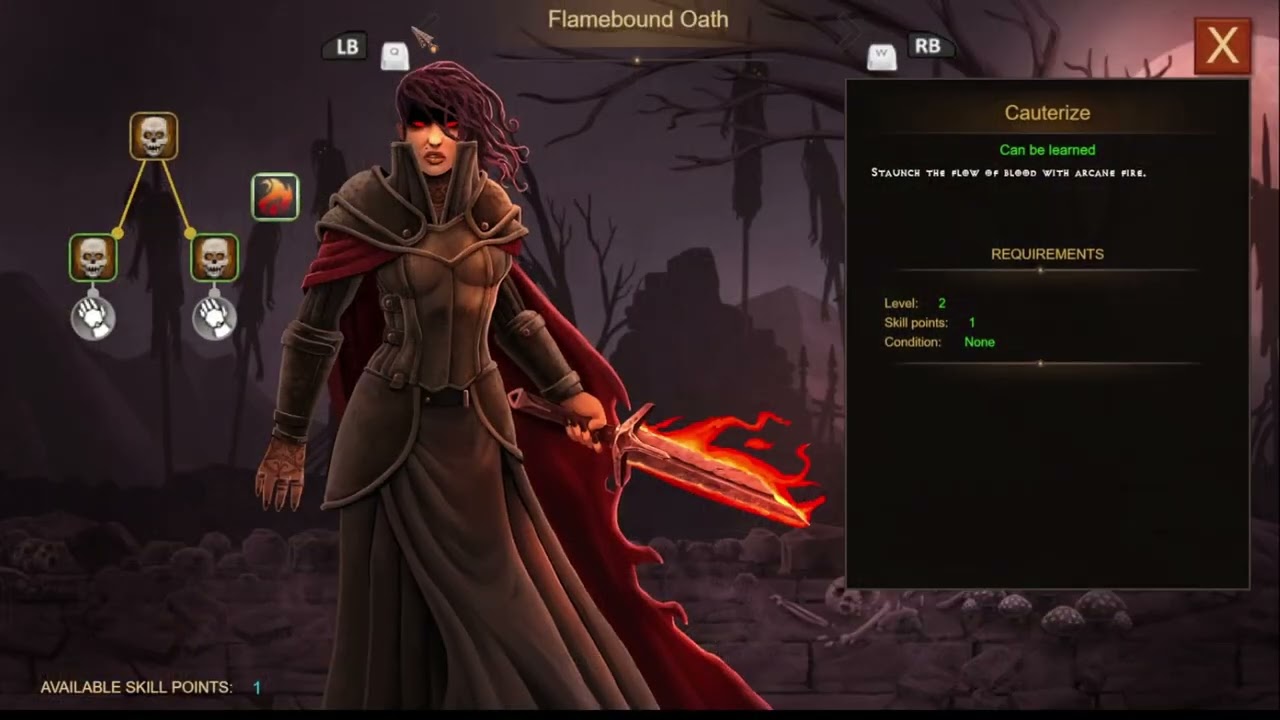Click the W keyboard key icon beside RB
This screenshot has height=720, width=1280.
point(882,55)
